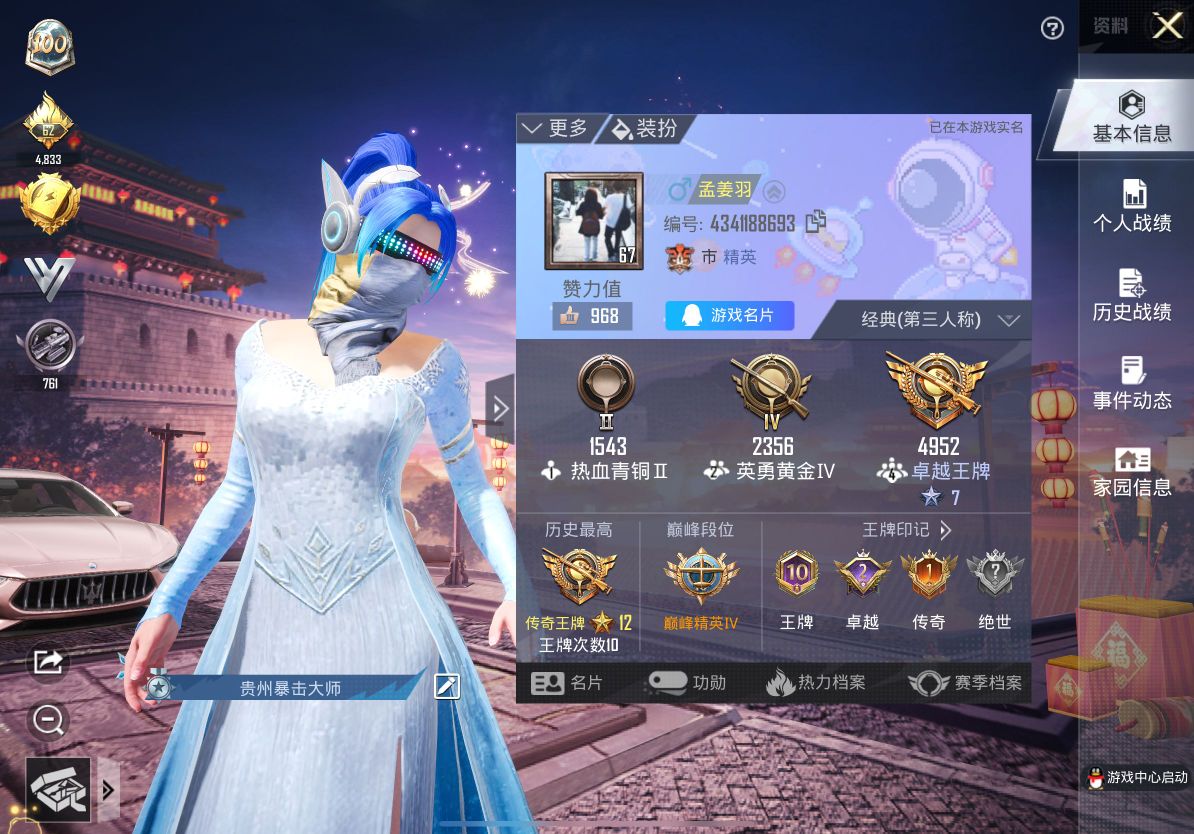The height and width of the screenshot is (834, 1194).
Task: Copy the player ID number
Action: click(x=815, y=222)
